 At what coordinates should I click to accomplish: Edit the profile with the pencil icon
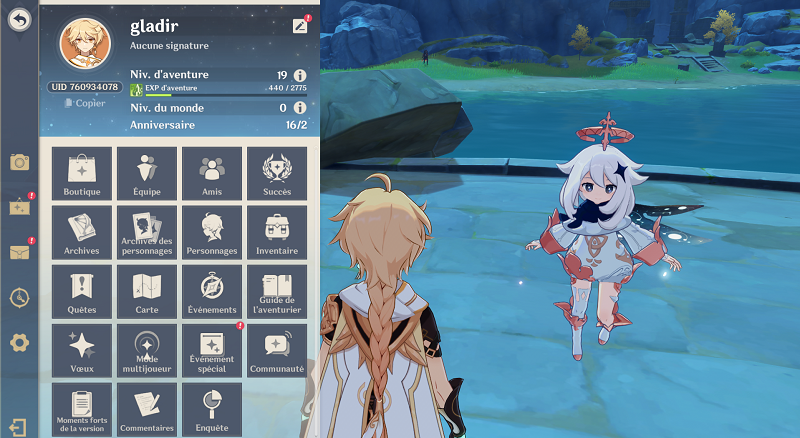[299, 25]
